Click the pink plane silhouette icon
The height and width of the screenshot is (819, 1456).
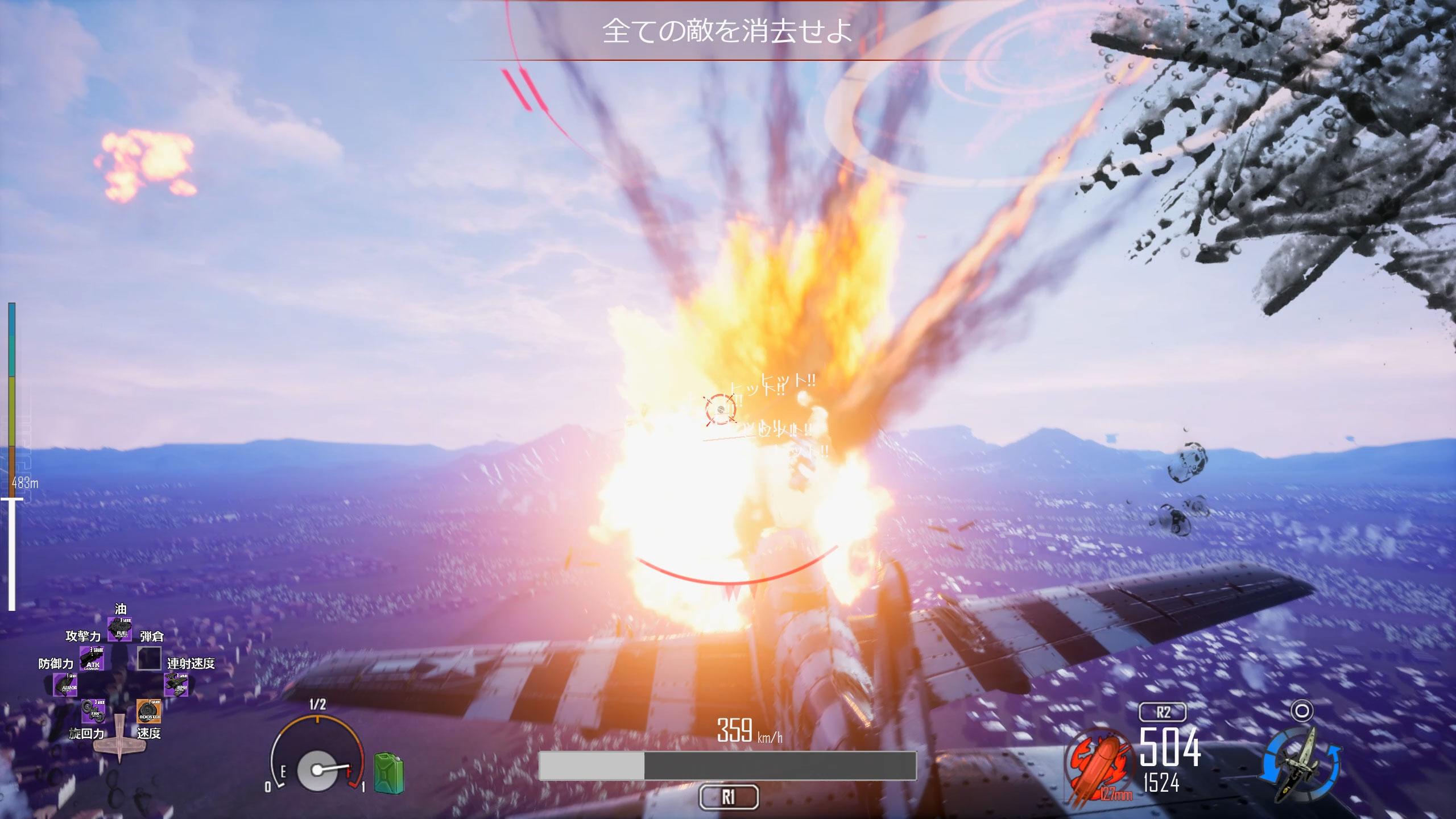coord(119,737)
